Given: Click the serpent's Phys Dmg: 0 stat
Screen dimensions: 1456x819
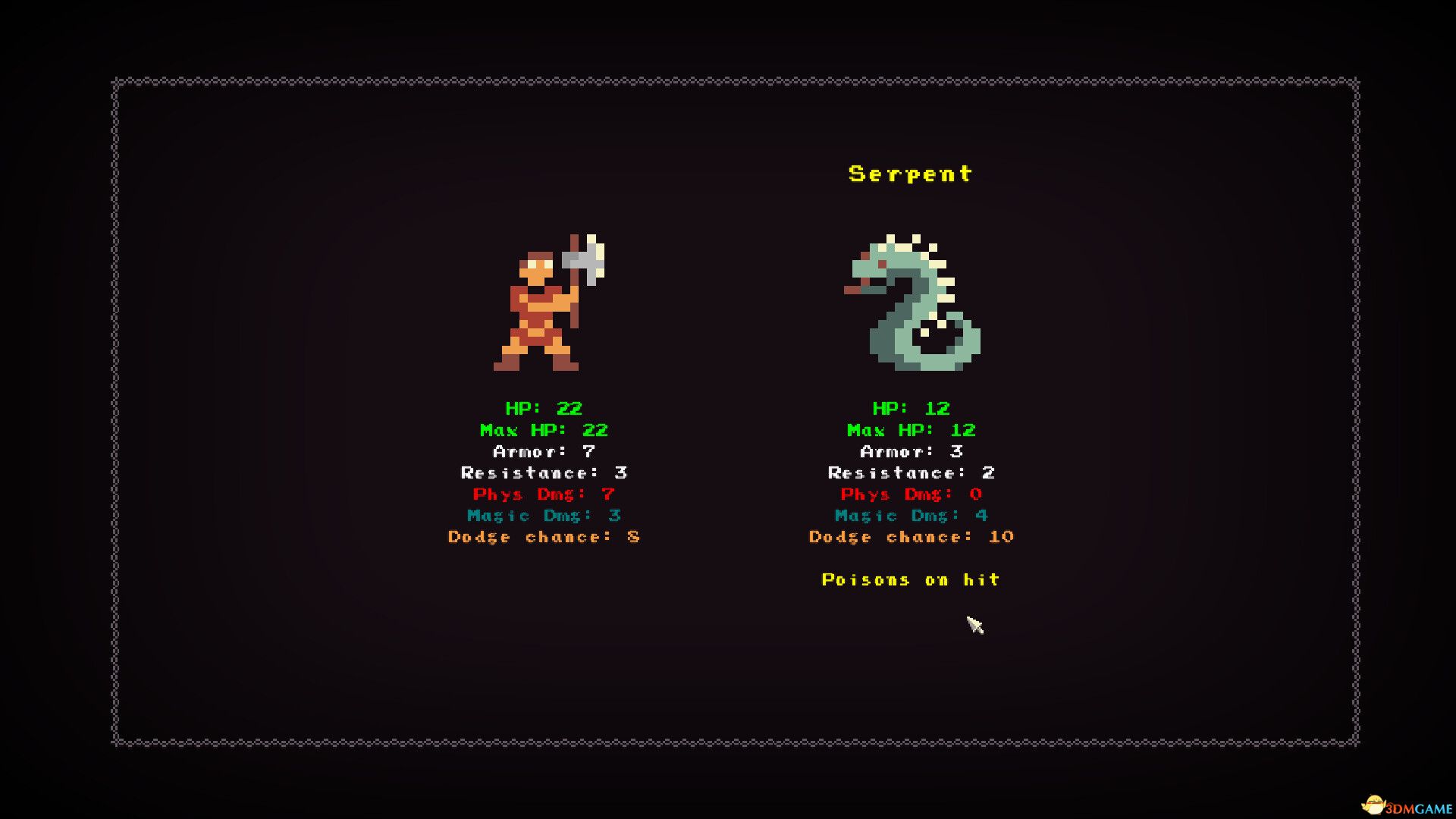Looking at the screenshot, I should coord(910,494).
